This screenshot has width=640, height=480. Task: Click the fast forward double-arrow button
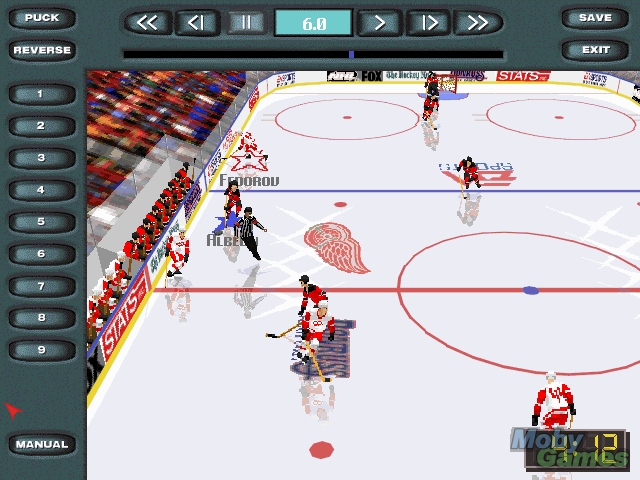pyautogui.click(x=477, y=23)
